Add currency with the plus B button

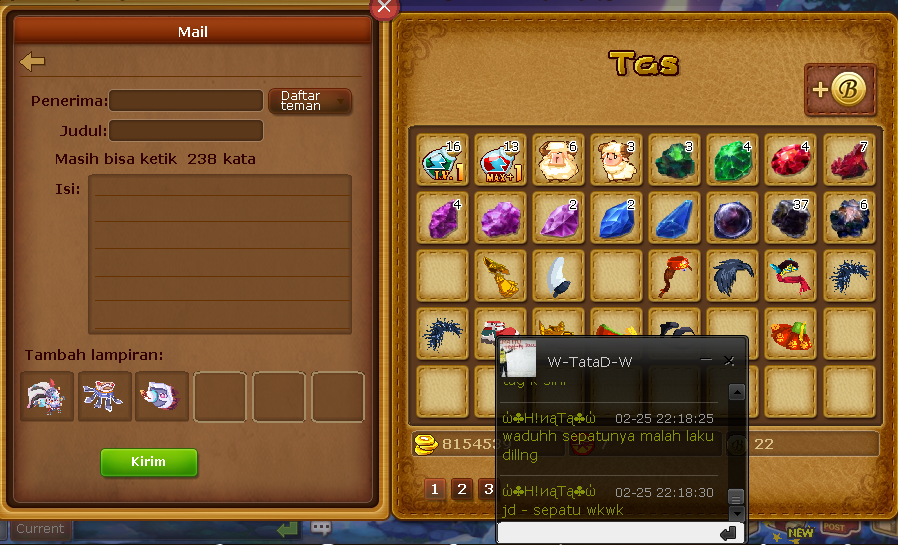(840, 90)
